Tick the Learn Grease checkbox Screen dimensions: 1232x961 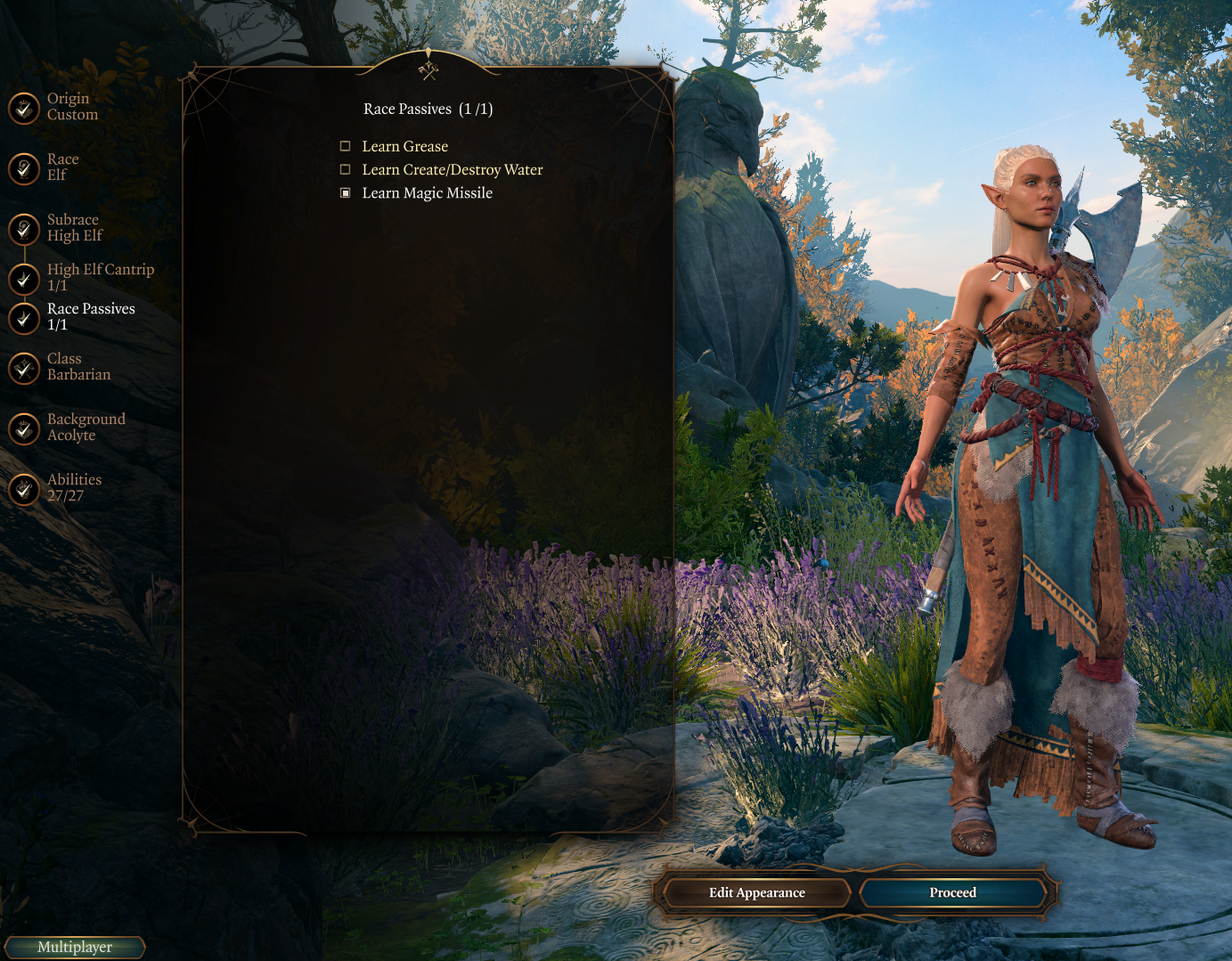(x=346, y=146)
